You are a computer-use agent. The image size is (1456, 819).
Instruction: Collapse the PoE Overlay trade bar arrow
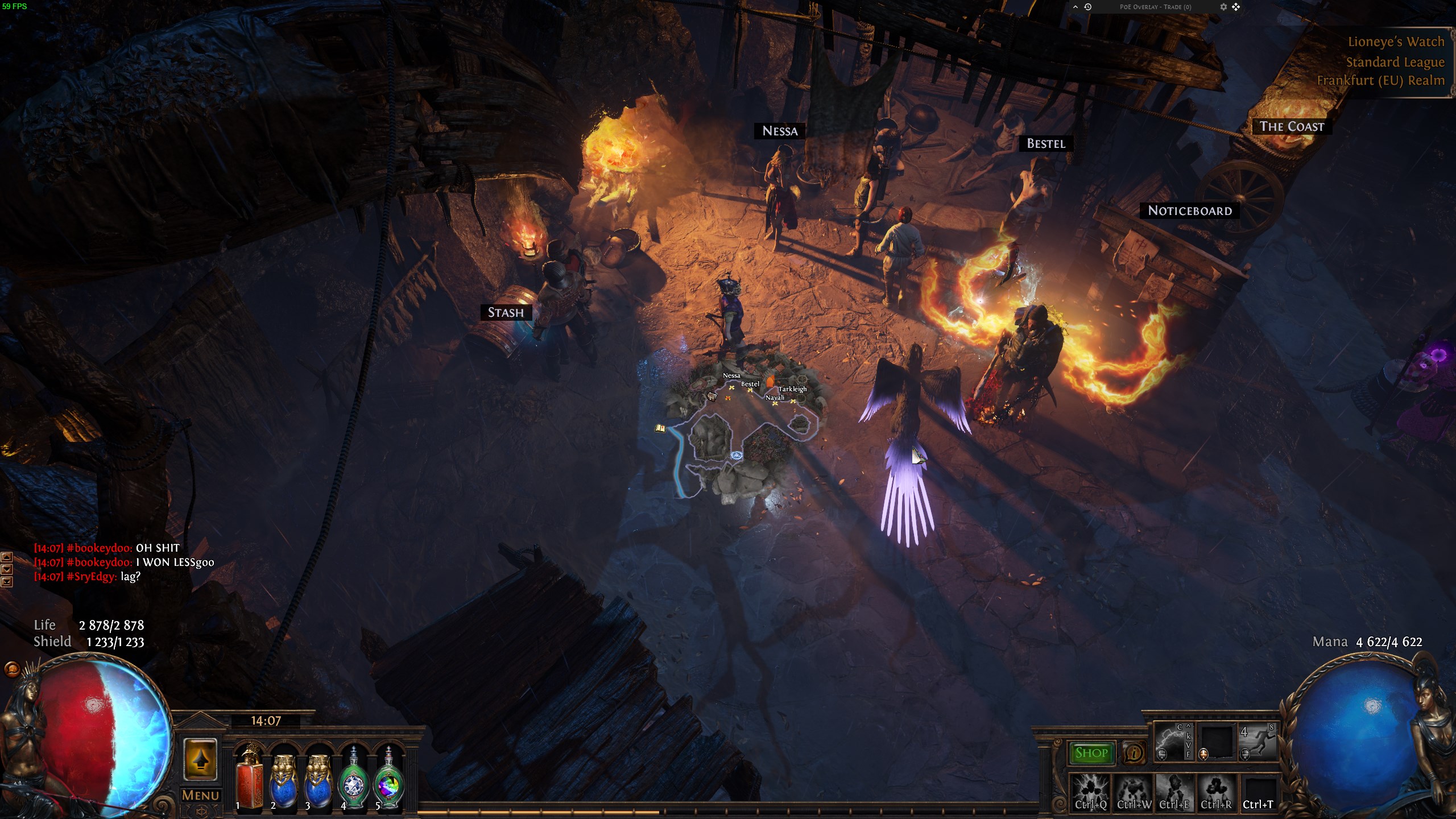point(1075,7)
